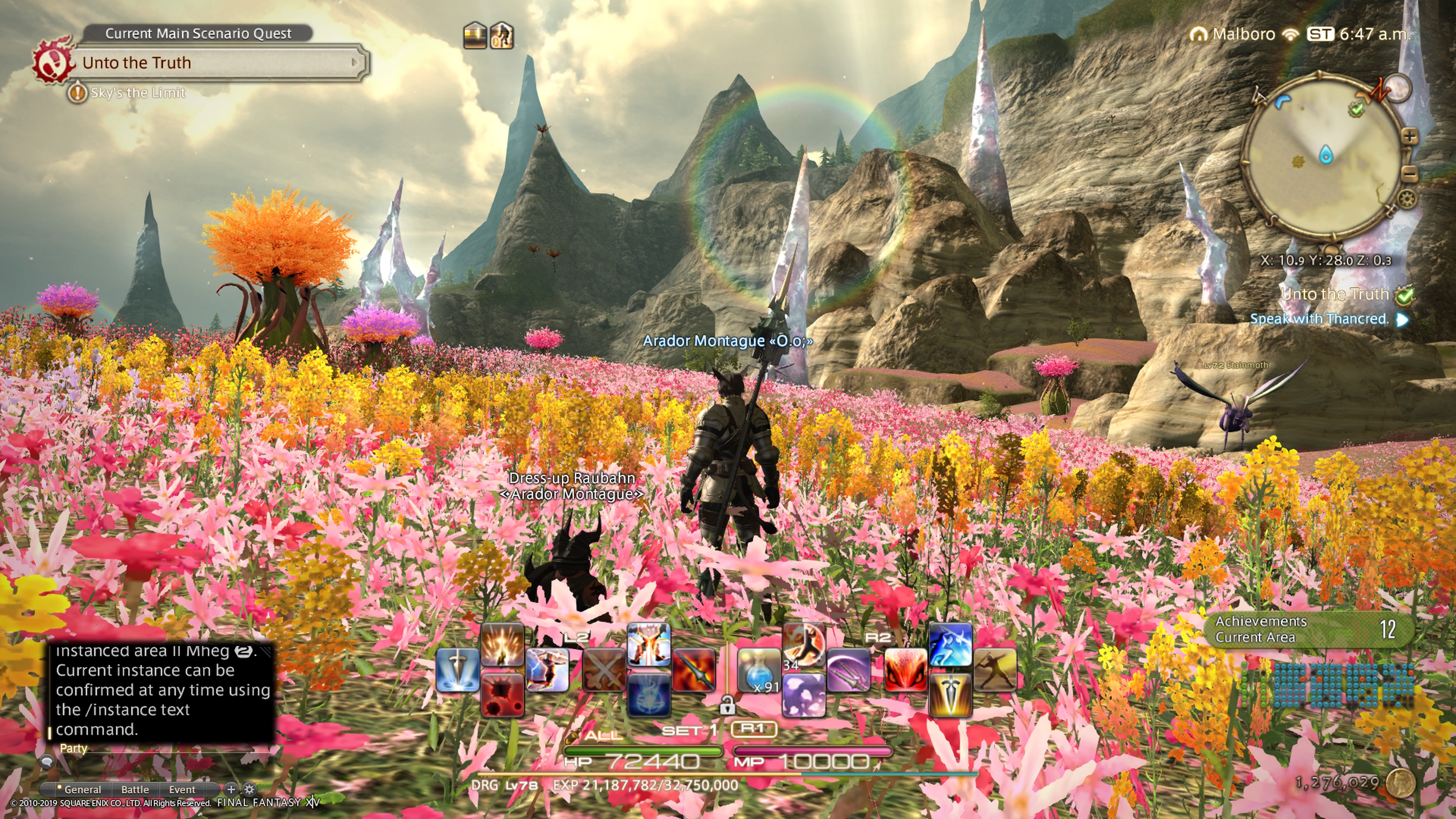Screen dimensions: 1456x819
Task: Switch to the Battle chat tab
Action: click(135, 789)
